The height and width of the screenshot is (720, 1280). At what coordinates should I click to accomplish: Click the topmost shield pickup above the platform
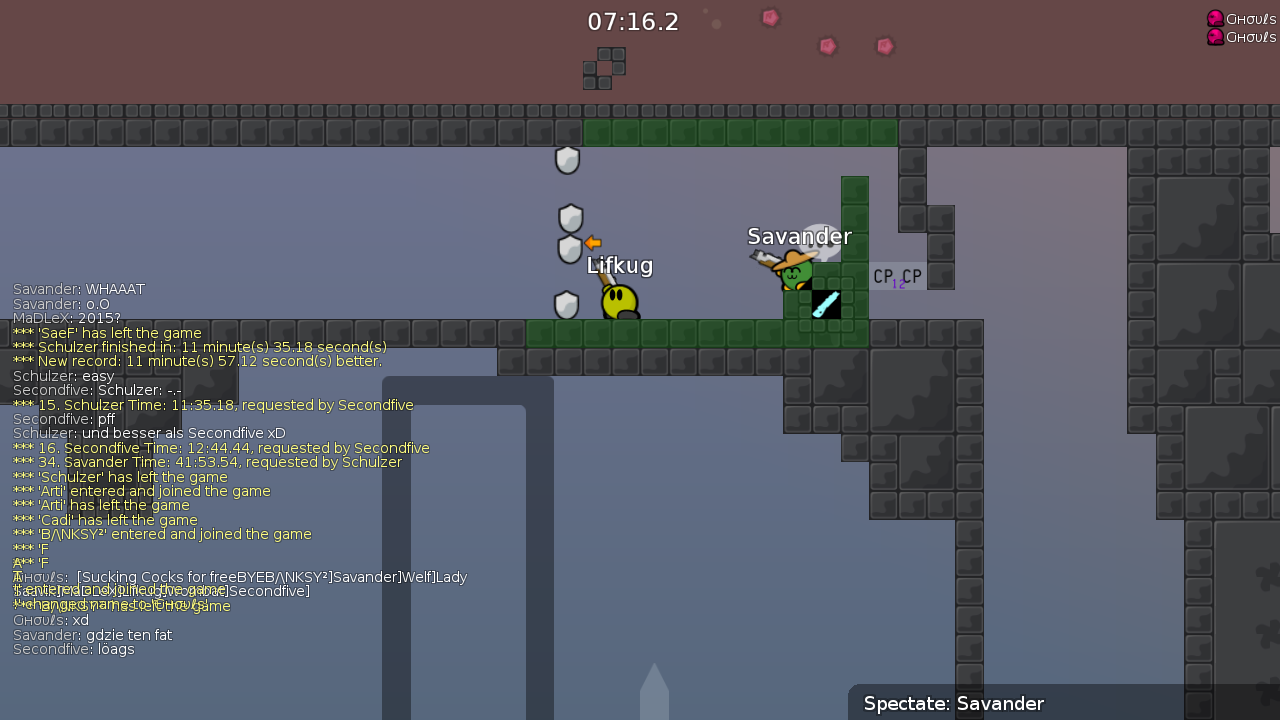567,160
